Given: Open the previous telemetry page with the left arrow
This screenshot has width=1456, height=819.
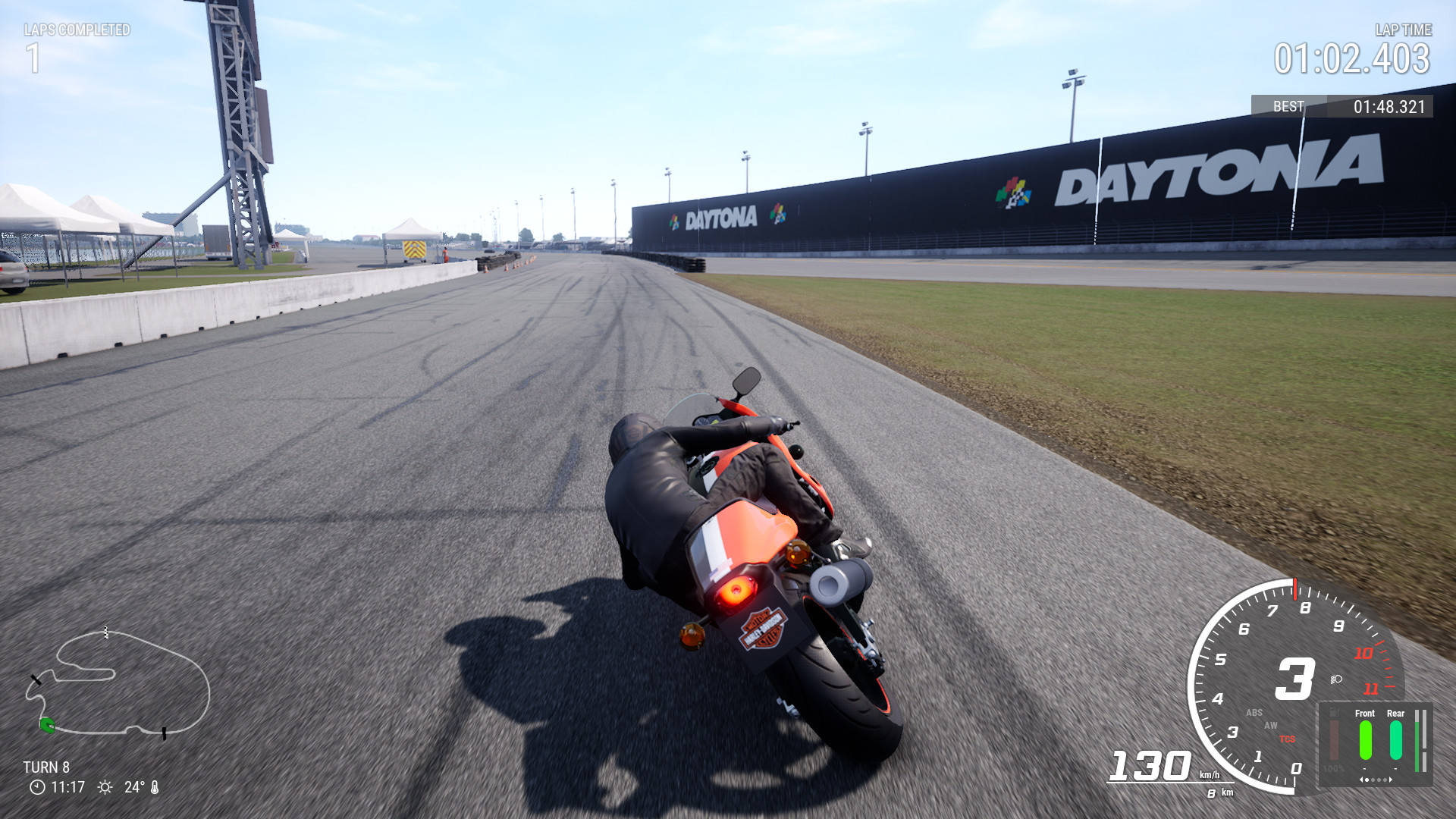Looking at the screenshot, I should tap(1362, 780).
